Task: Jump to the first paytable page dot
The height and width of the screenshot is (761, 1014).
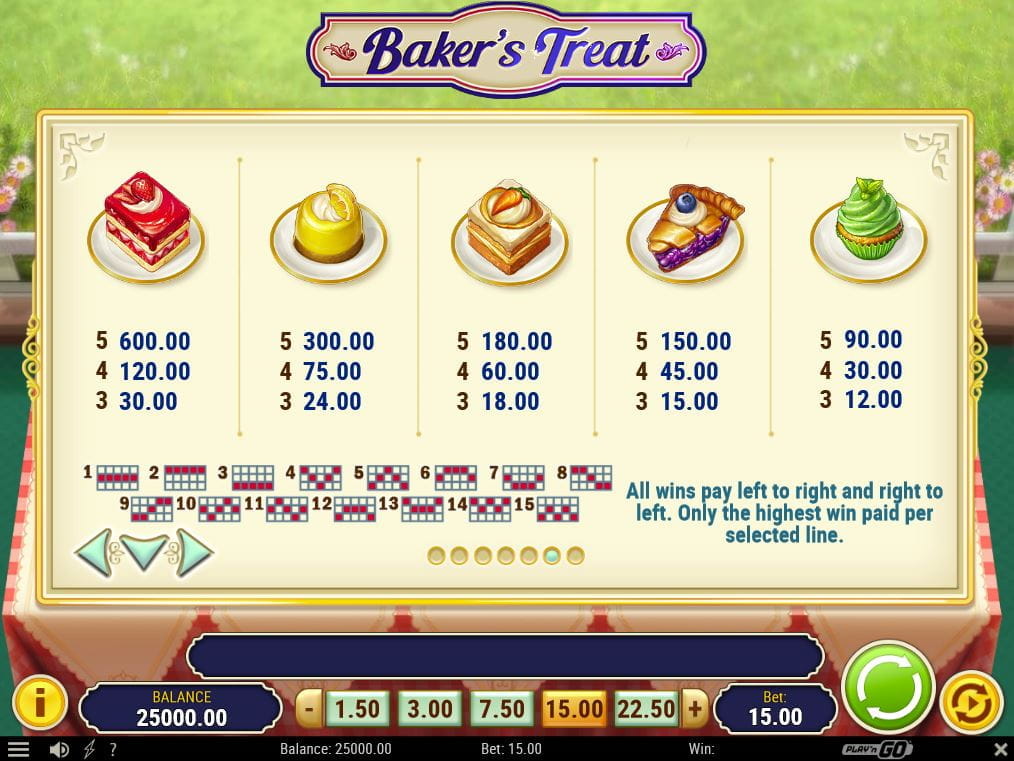Action: 436,555
